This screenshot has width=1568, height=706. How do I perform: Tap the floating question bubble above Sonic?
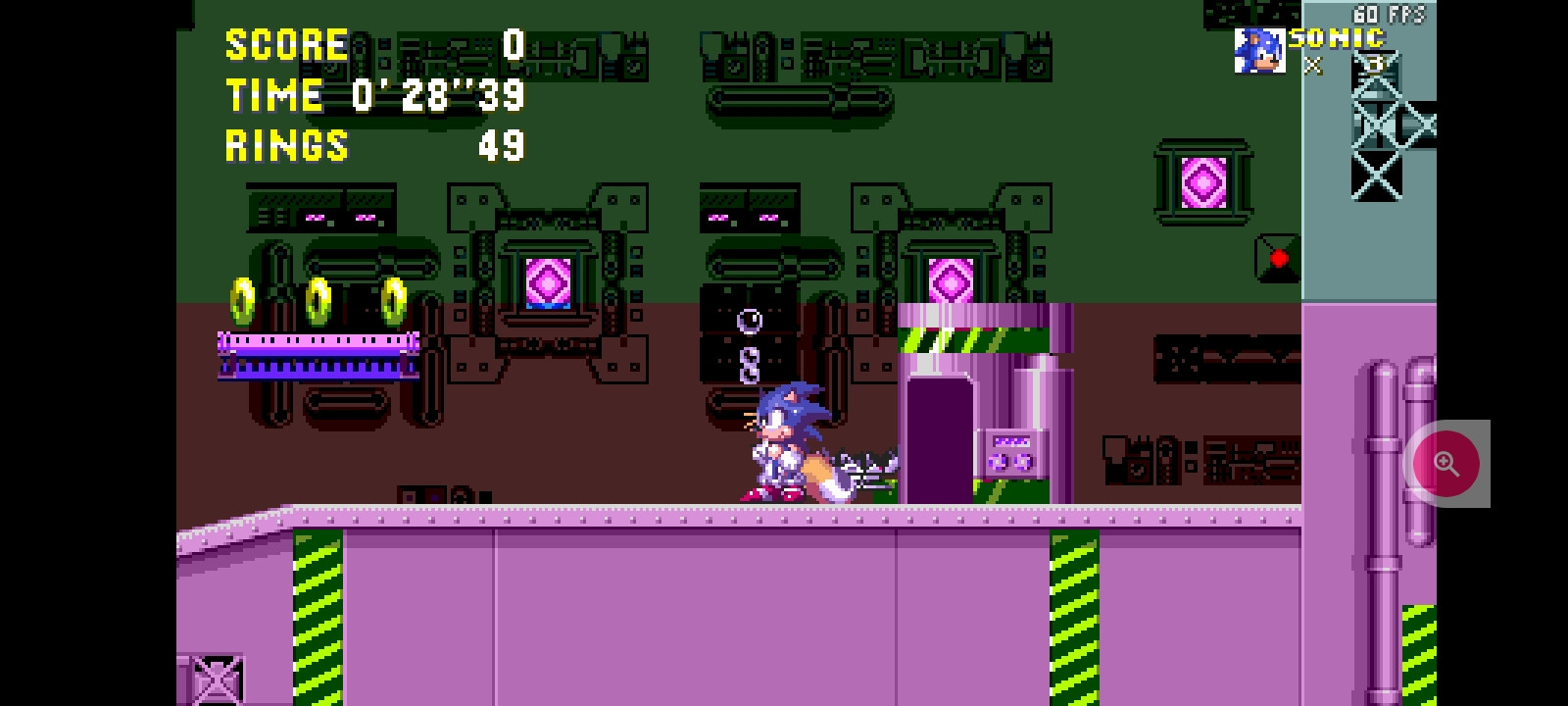(x=750, y=321)
